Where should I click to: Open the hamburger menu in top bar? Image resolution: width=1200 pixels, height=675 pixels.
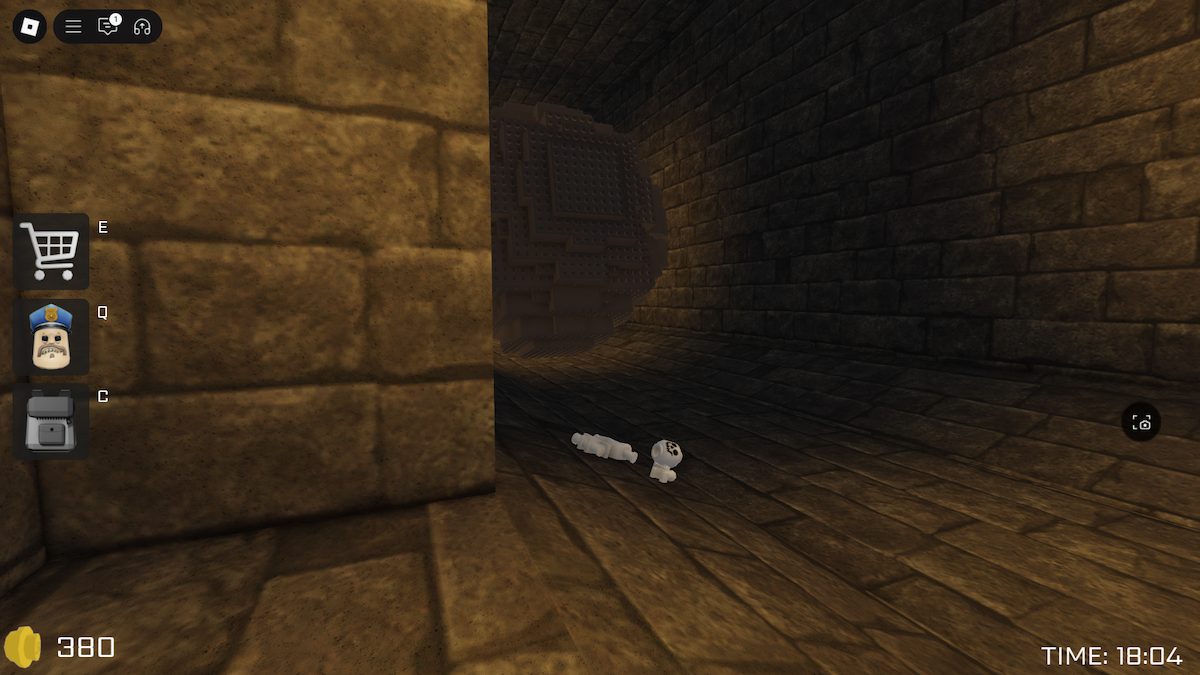73,27
